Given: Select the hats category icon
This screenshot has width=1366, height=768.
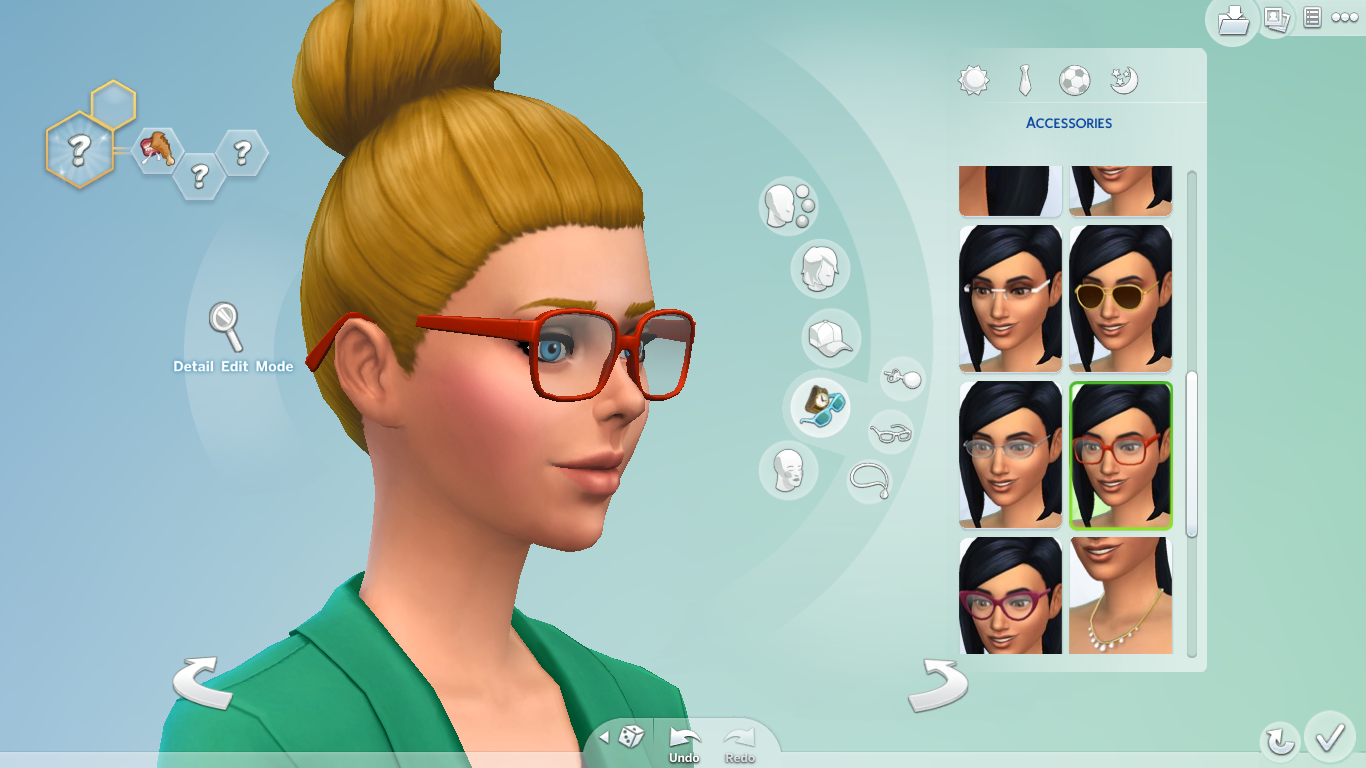Looking at the screenshot, I should click(831, 339).
